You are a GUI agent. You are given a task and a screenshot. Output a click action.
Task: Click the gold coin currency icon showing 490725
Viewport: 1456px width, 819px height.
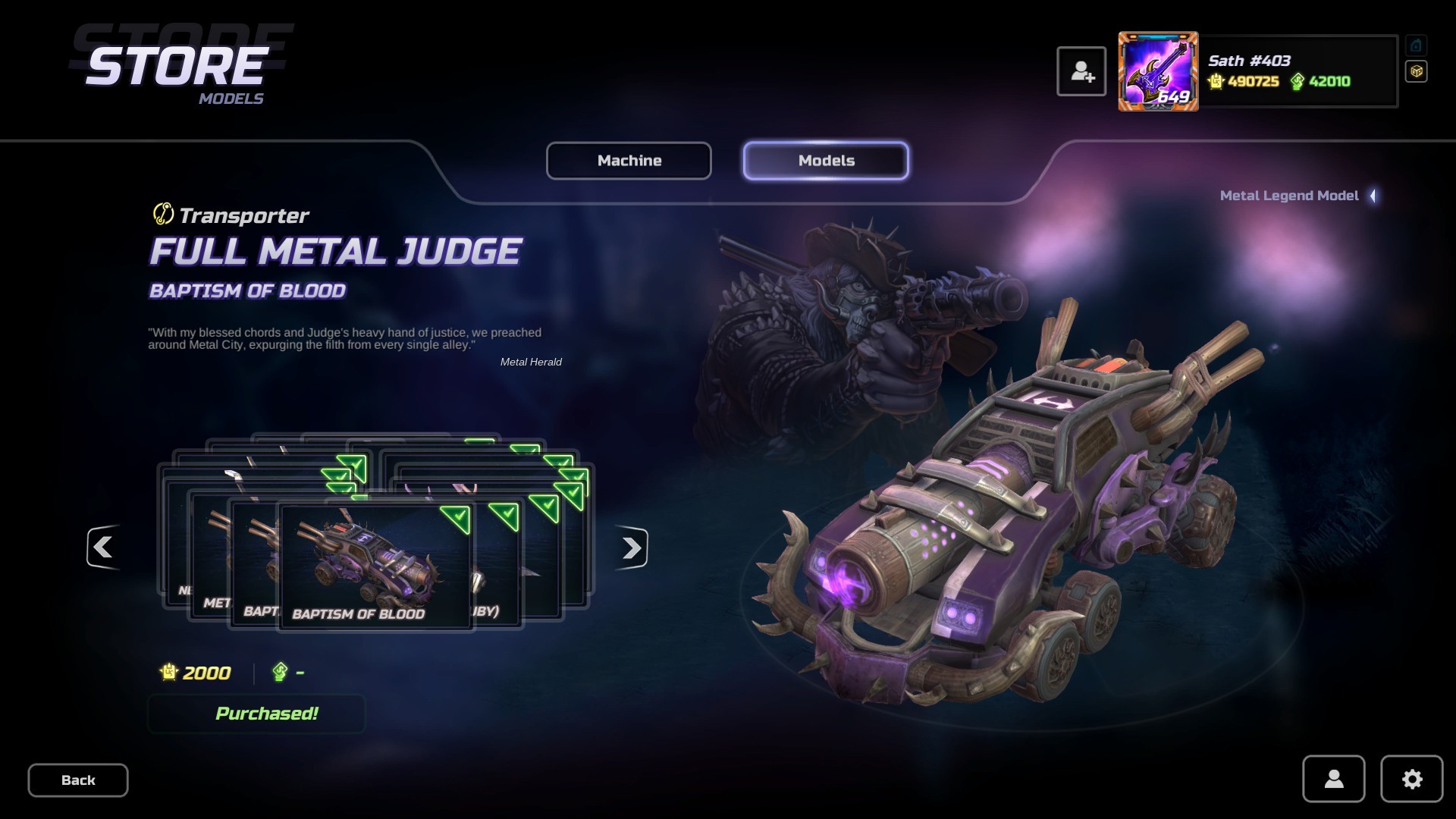tap(1216, 80)
